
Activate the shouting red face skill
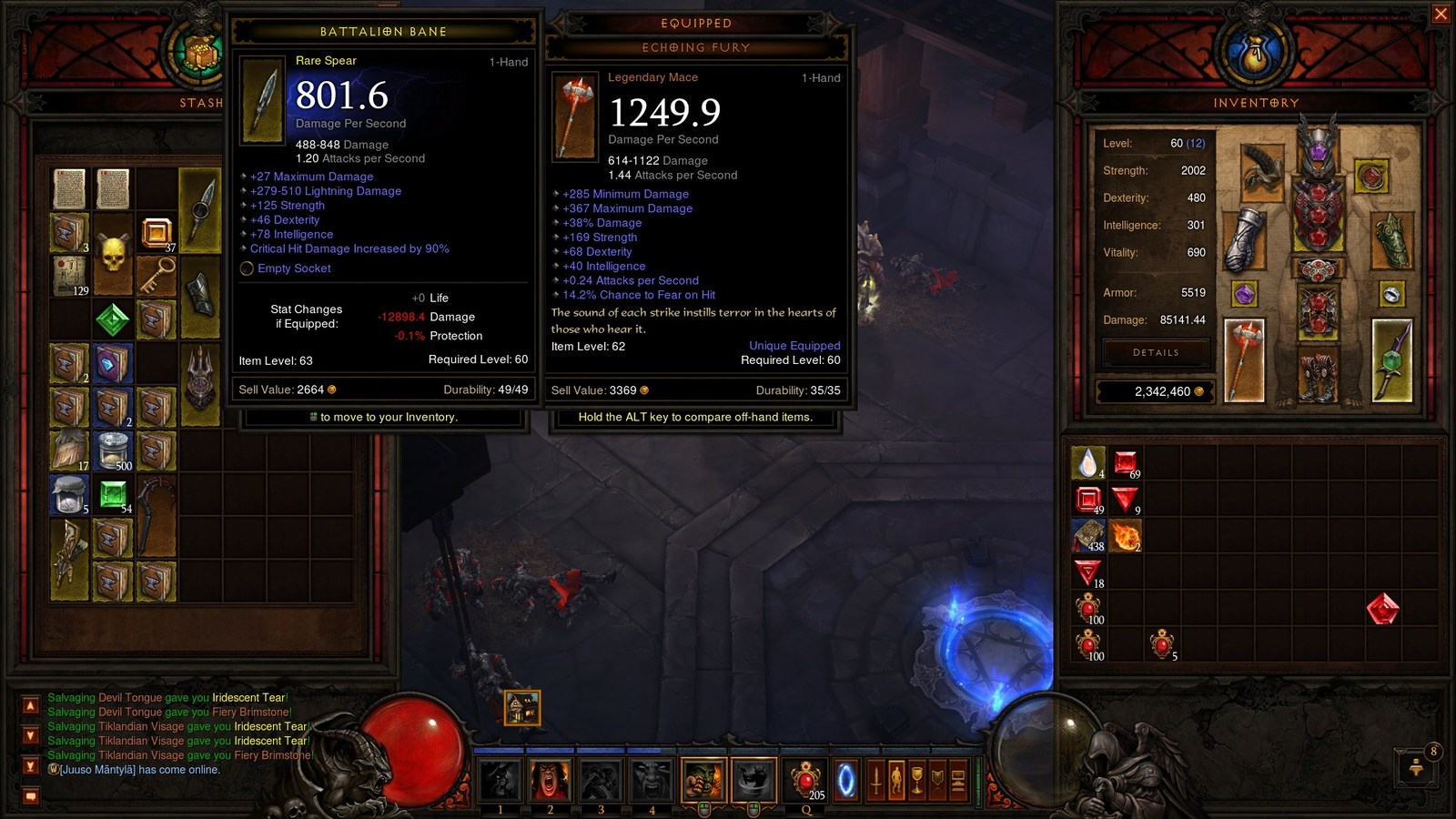(550, 780)
